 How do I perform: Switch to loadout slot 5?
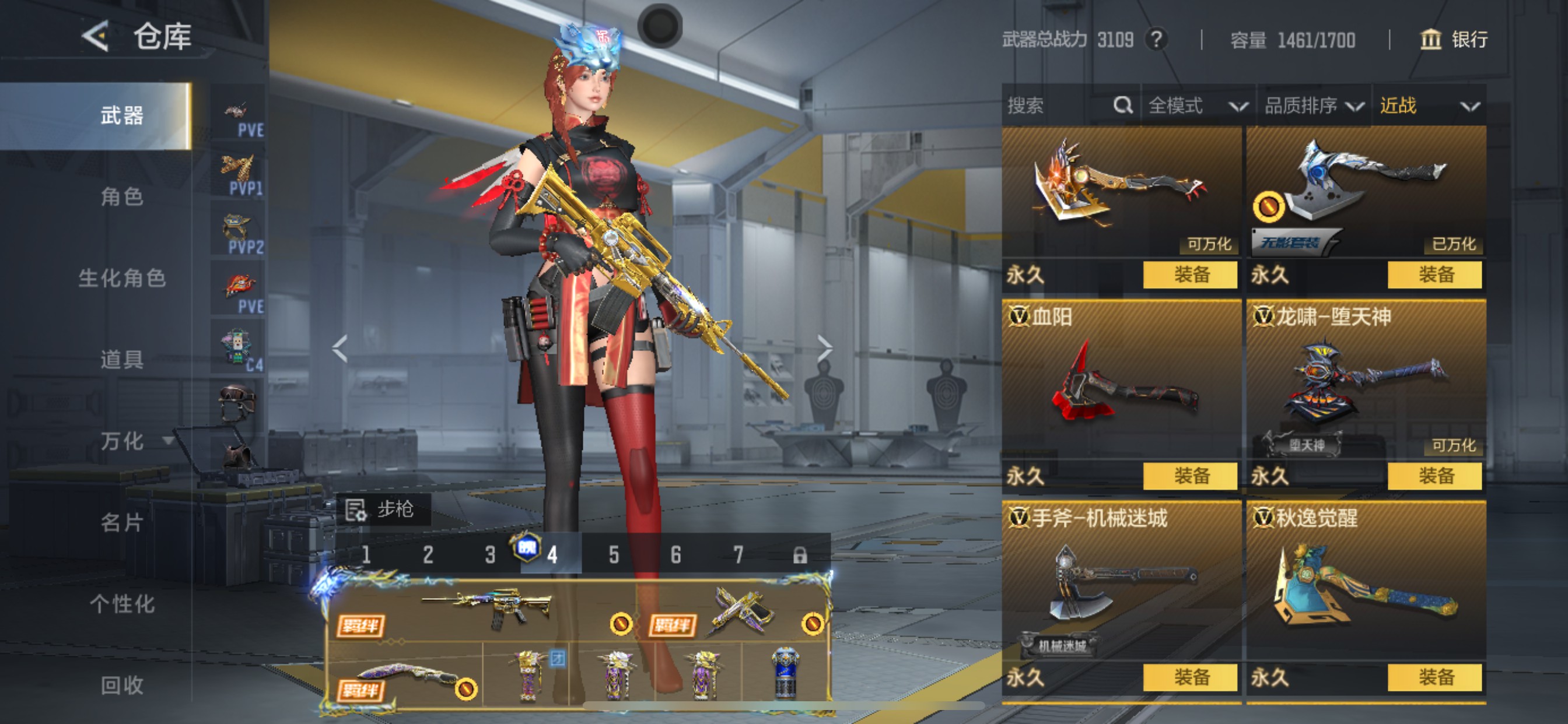[614, 554]
